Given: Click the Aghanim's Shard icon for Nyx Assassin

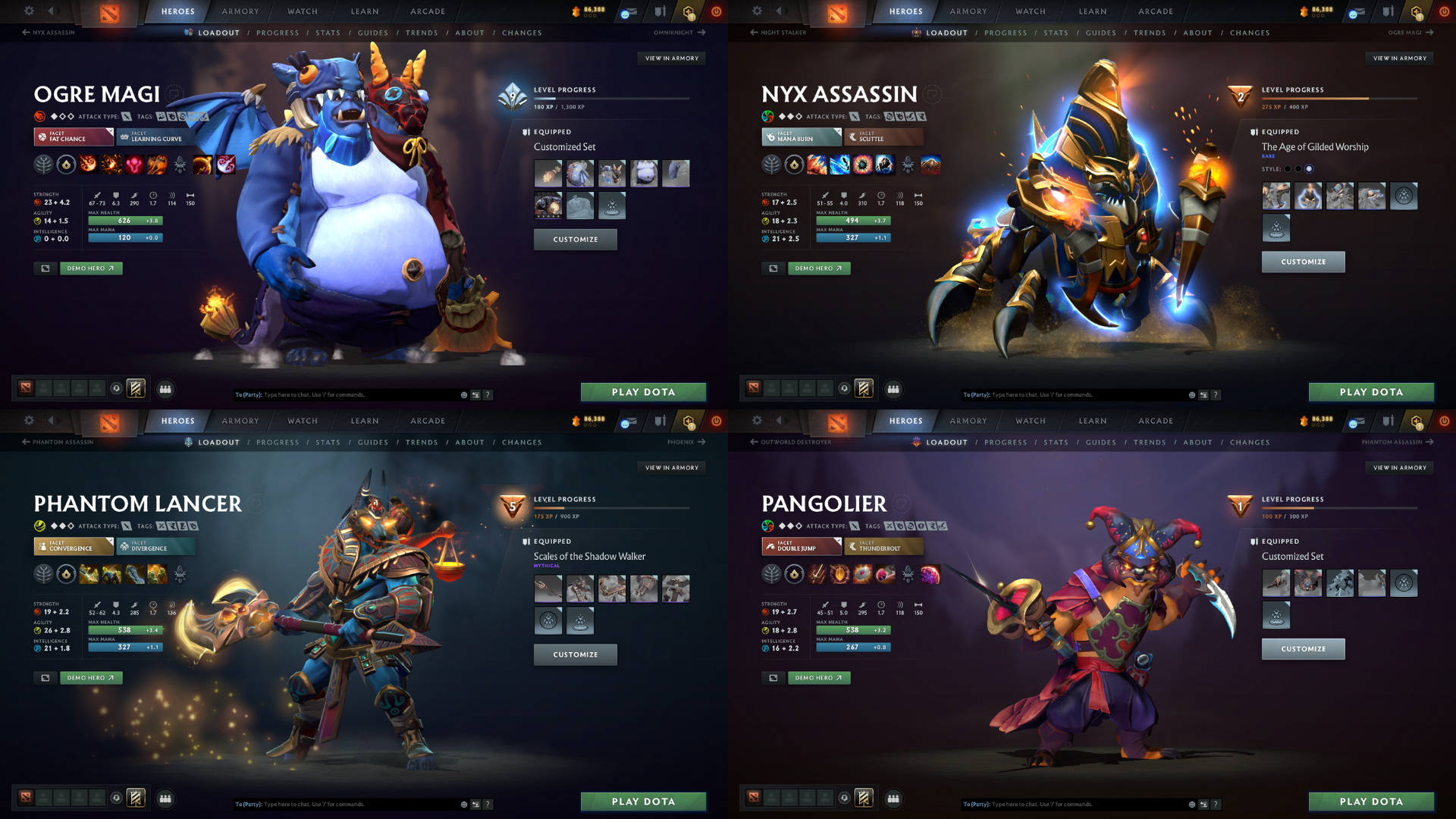Looking at the screenshot, I should point(793,165).
